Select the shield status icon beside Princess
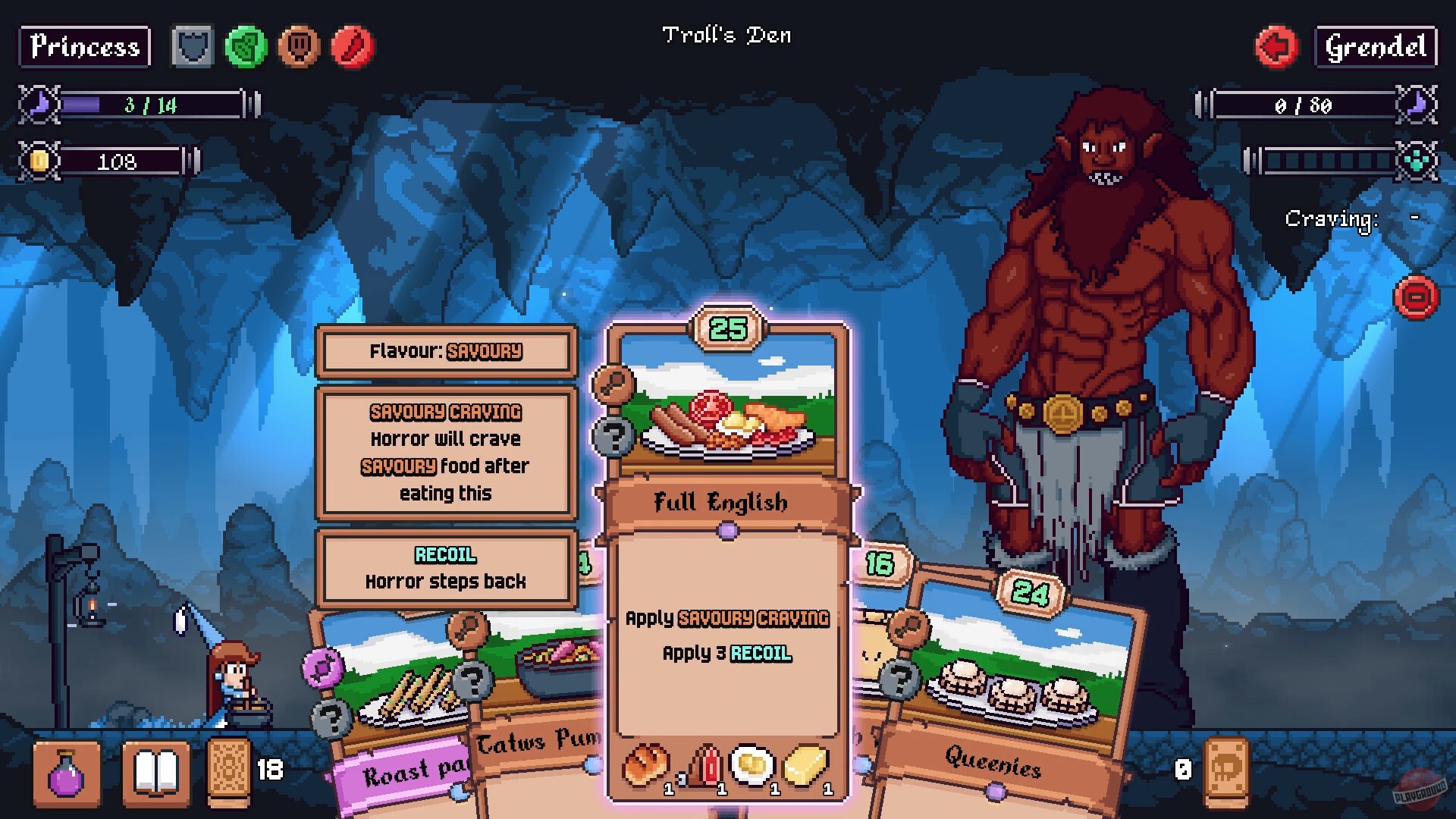Screen dimensions: 1456x819 (192, 47)
